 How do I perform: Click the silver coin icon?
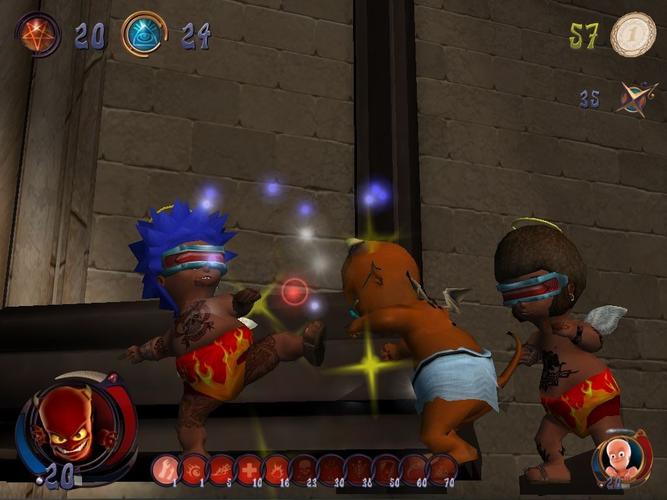coord(632,34)
